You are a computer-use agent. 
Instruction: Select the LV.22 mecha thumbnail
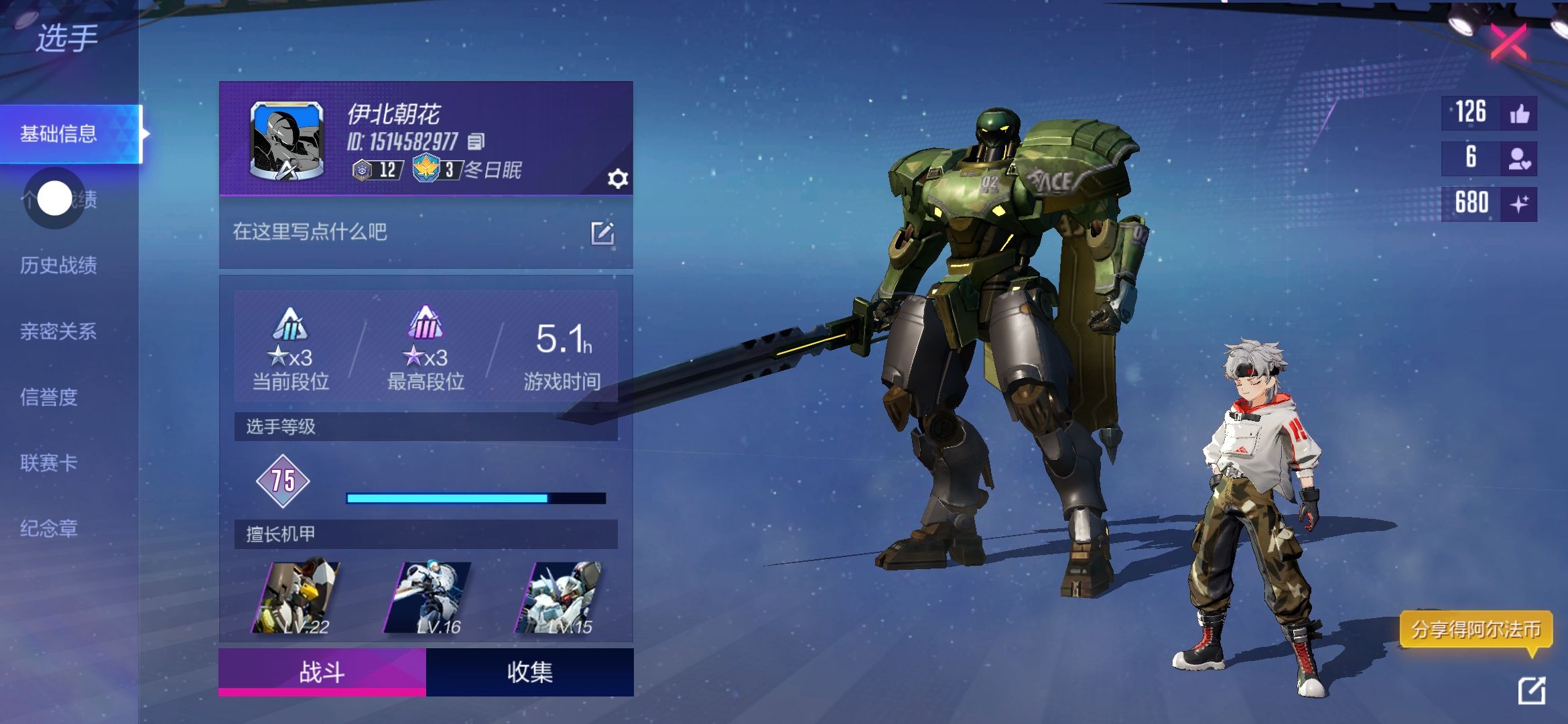[x=296, y=598]
